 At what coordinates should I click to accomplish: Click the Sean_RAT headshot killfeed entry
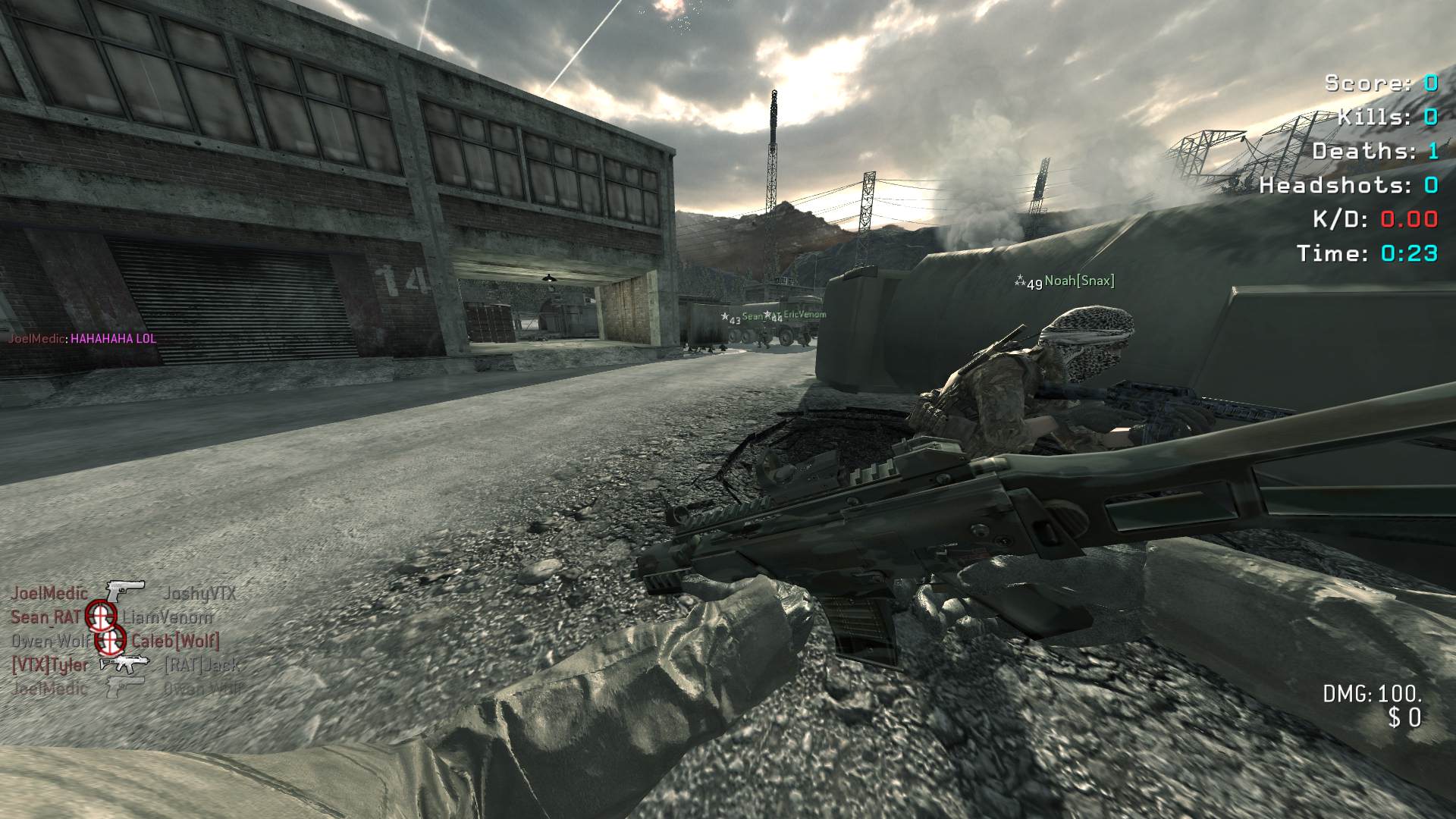click(111, 617)
